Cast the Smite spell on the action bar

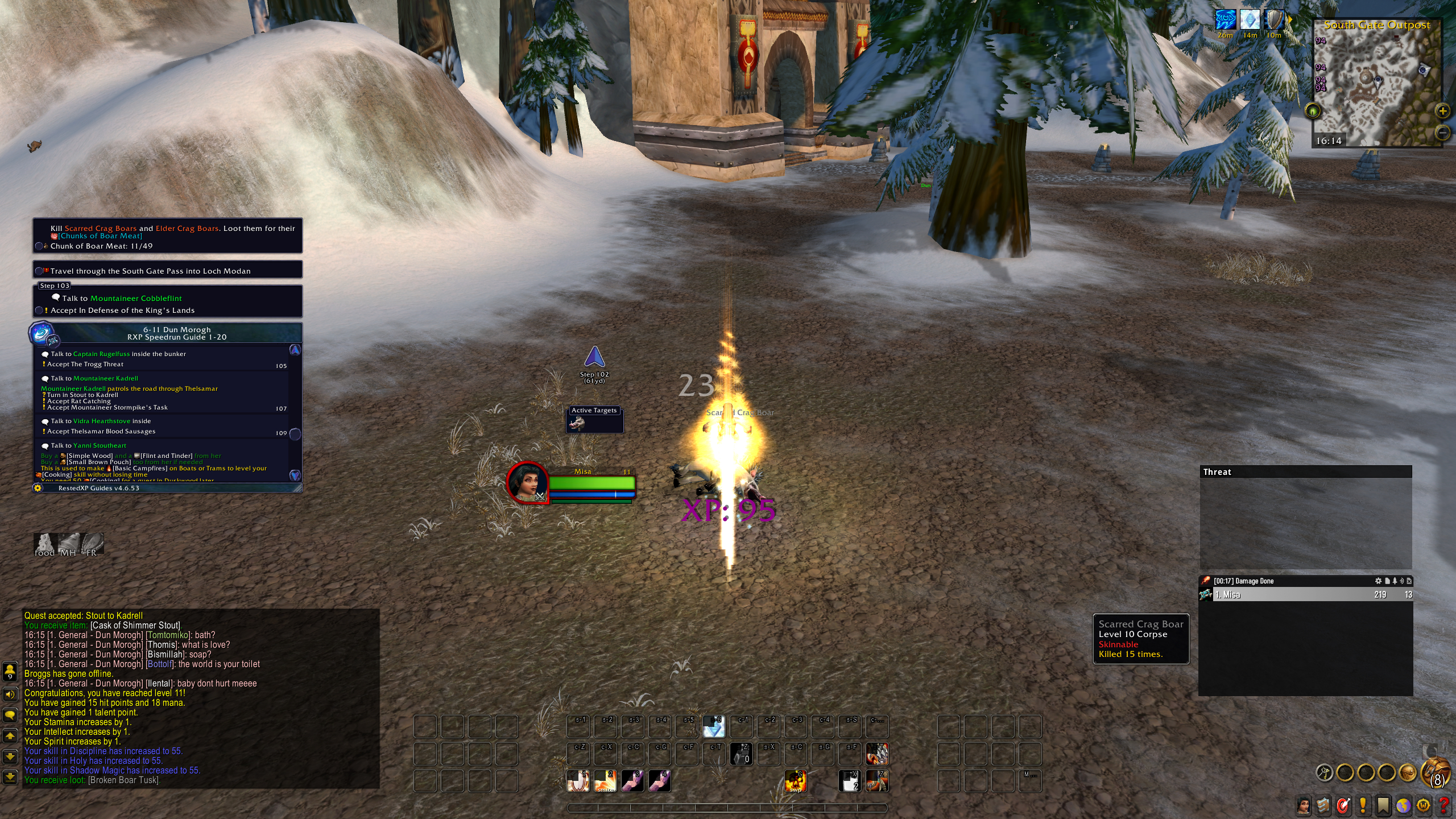tap(605, 781)
